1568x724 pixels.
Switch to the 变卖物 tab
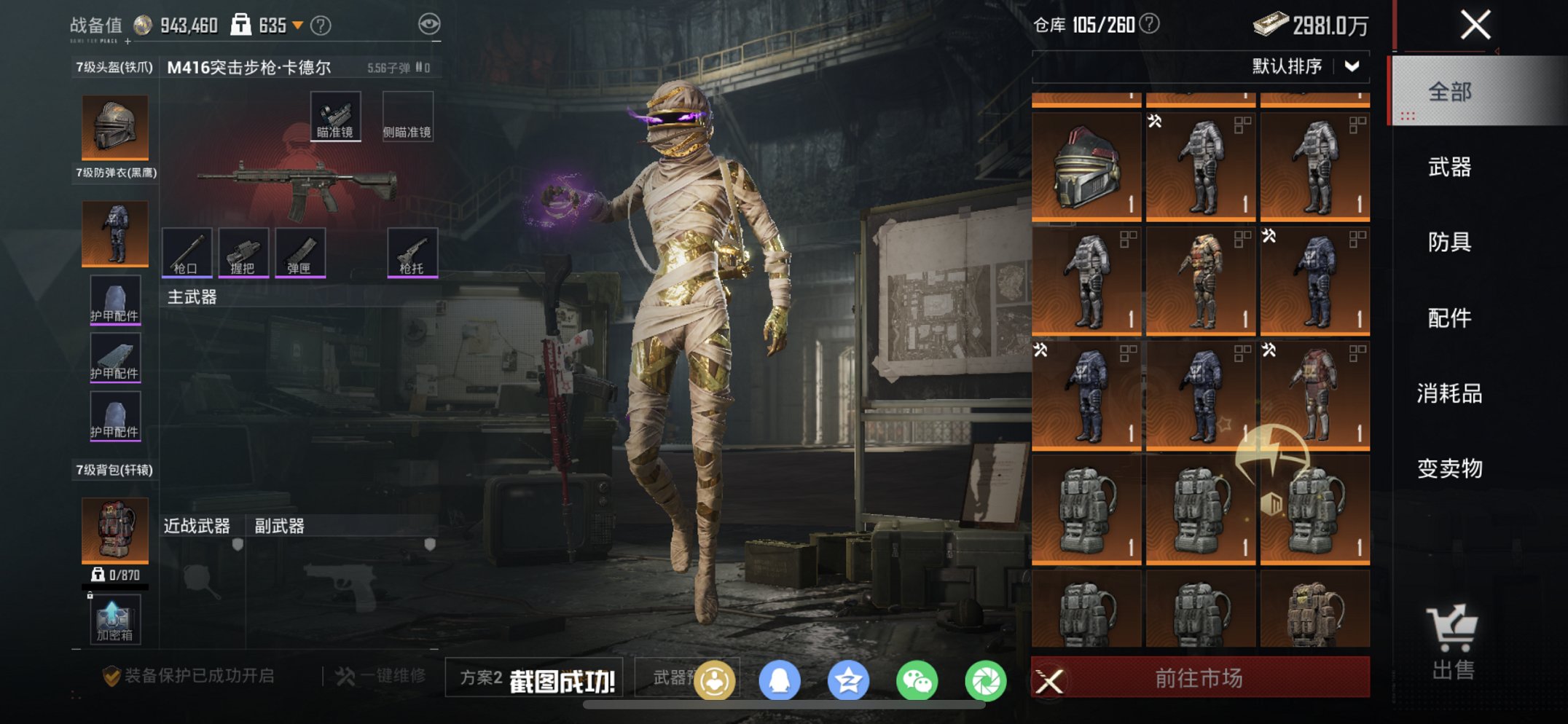point(1449,468)
